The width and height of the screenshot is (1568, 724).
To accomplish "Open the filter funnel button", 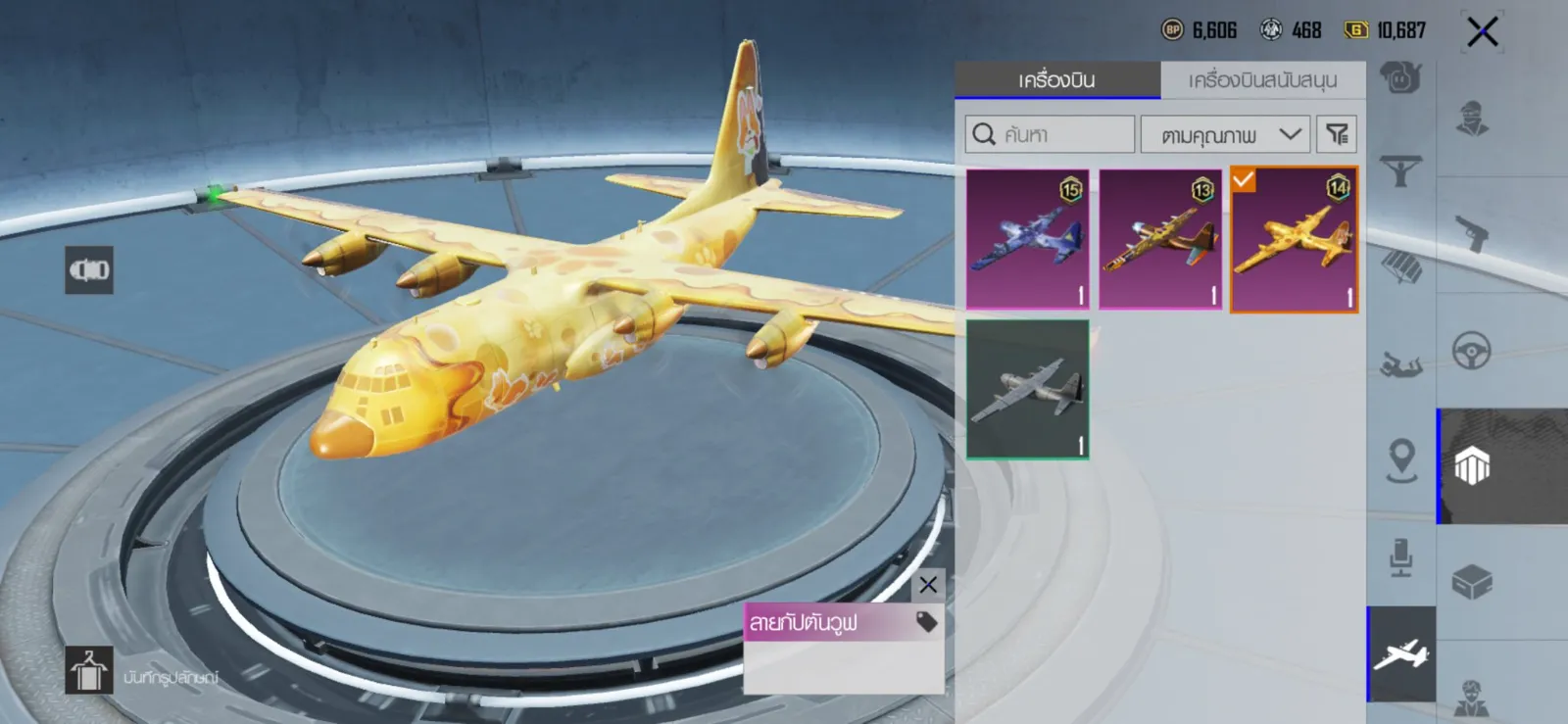I will point(1337,134).
